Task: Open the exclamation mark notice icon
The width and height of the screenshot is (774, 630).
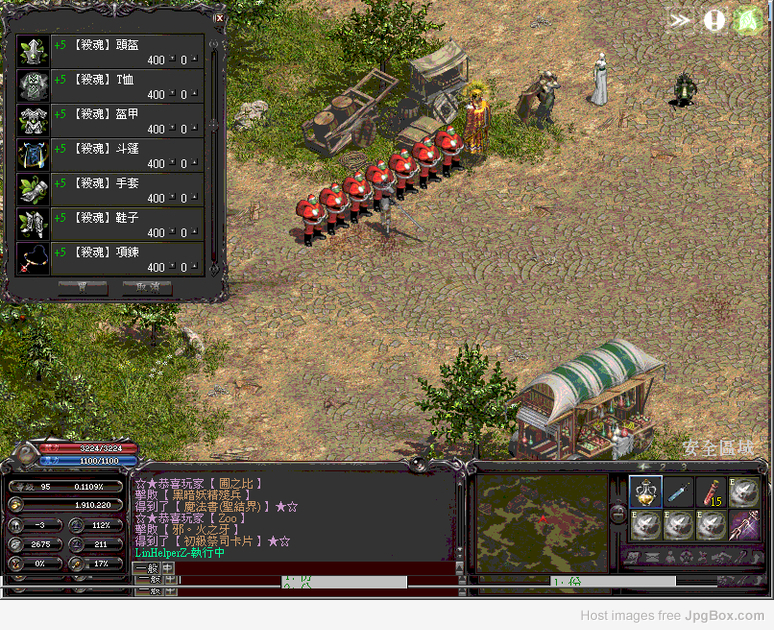Action: pos(714,20)
